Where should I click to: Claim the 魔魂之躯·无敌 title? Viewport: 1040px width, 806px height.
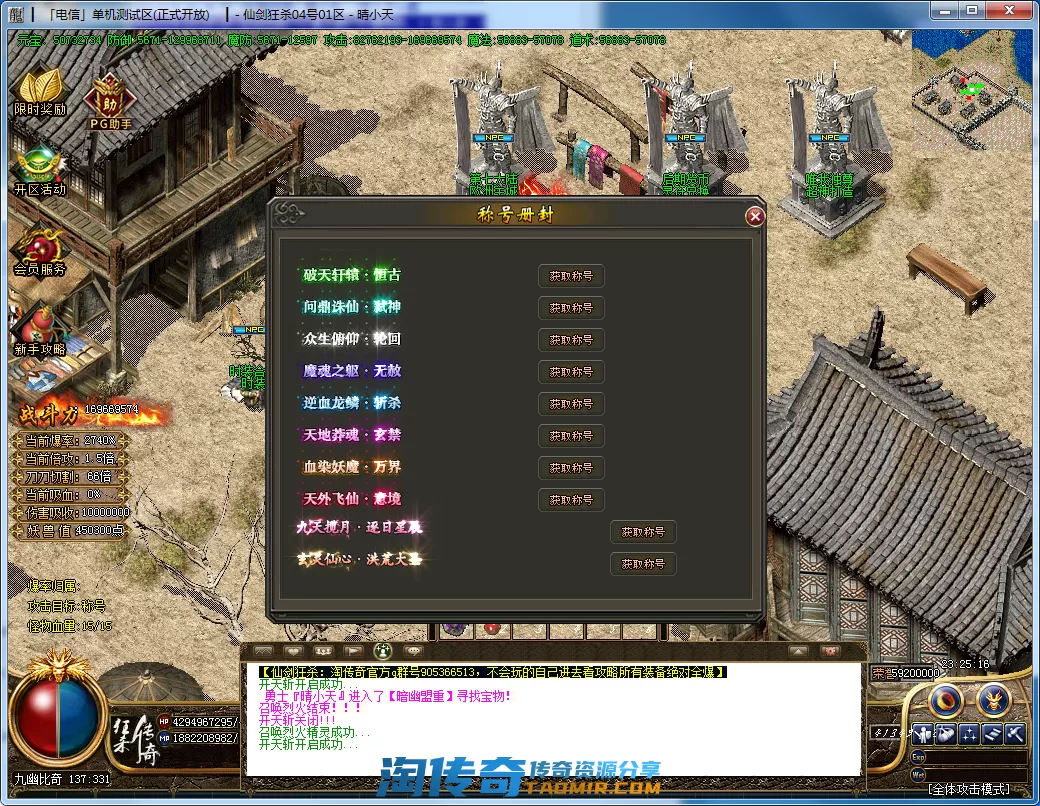571,372
